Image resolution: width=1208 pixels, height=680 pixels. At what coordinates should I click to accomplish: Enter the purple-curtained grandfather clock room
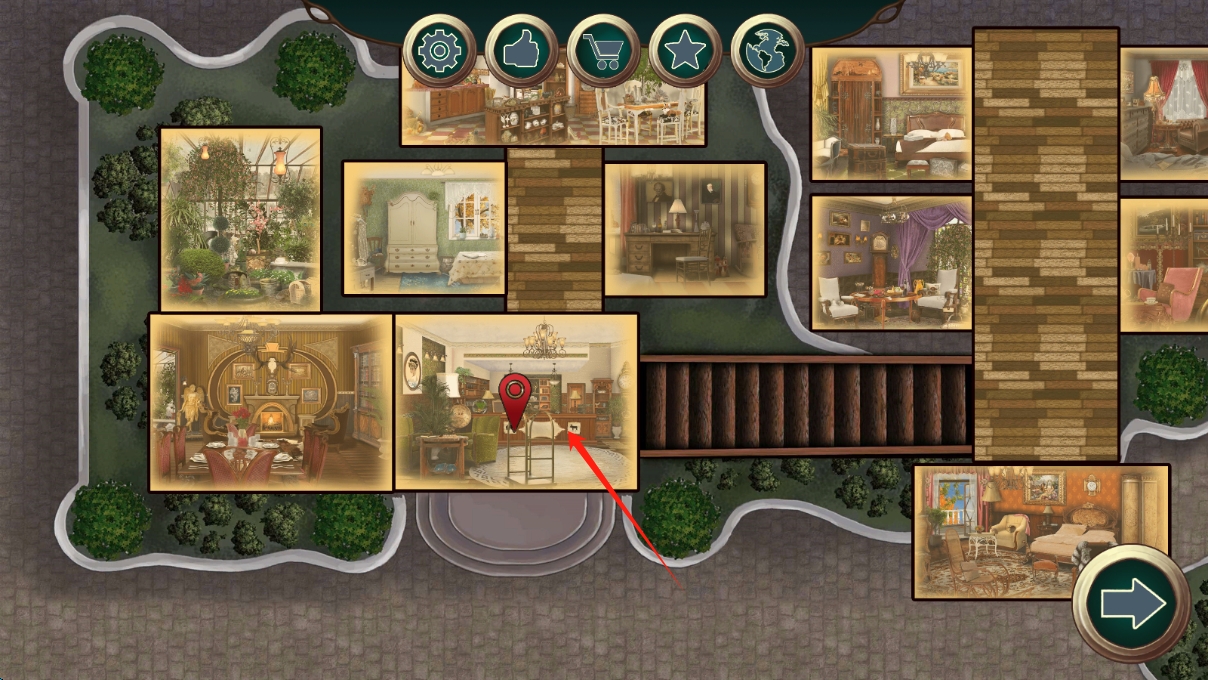(x=891, y=262)
